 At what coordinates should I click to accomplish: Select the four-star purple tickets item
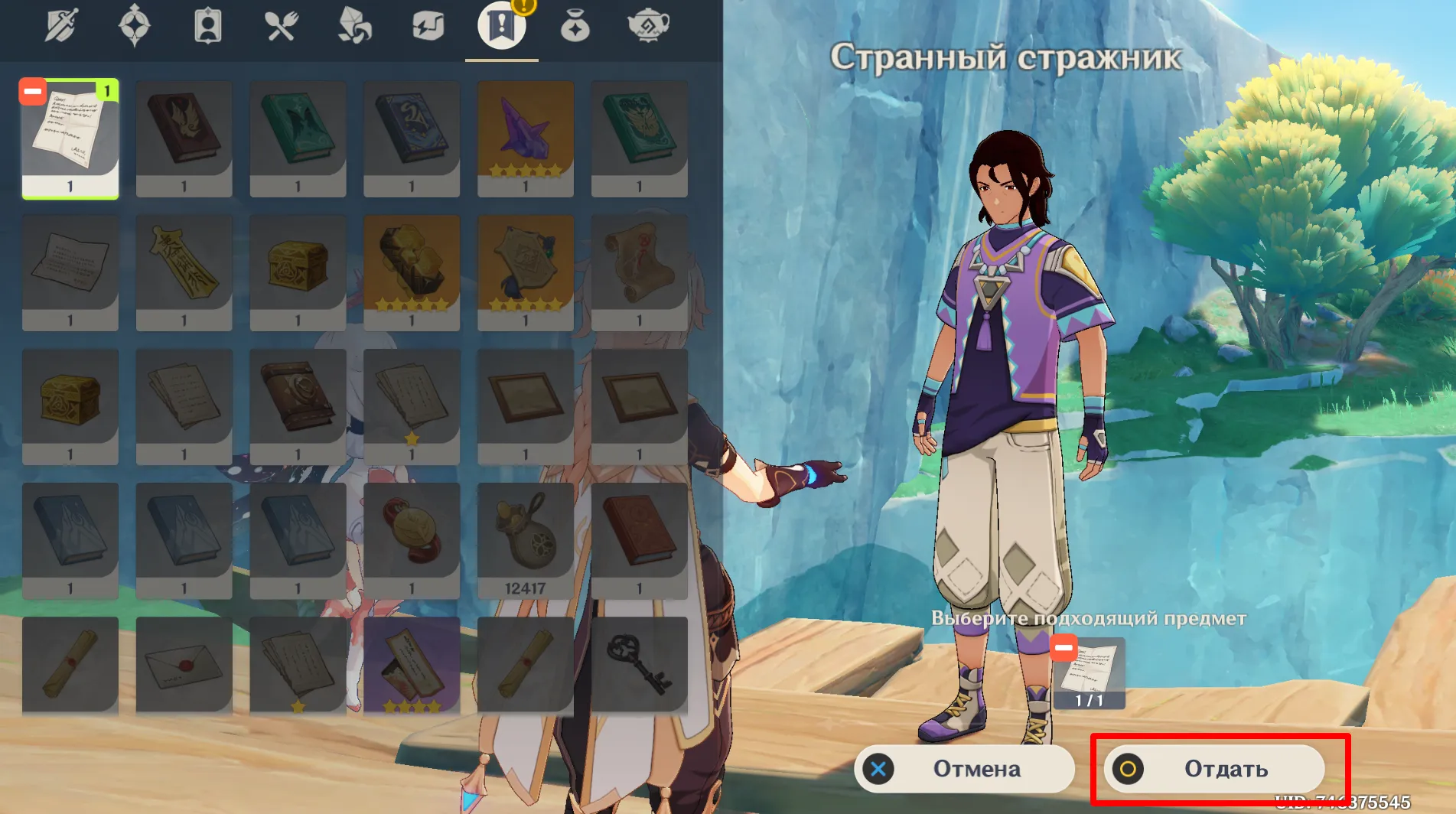coord(411,663)
